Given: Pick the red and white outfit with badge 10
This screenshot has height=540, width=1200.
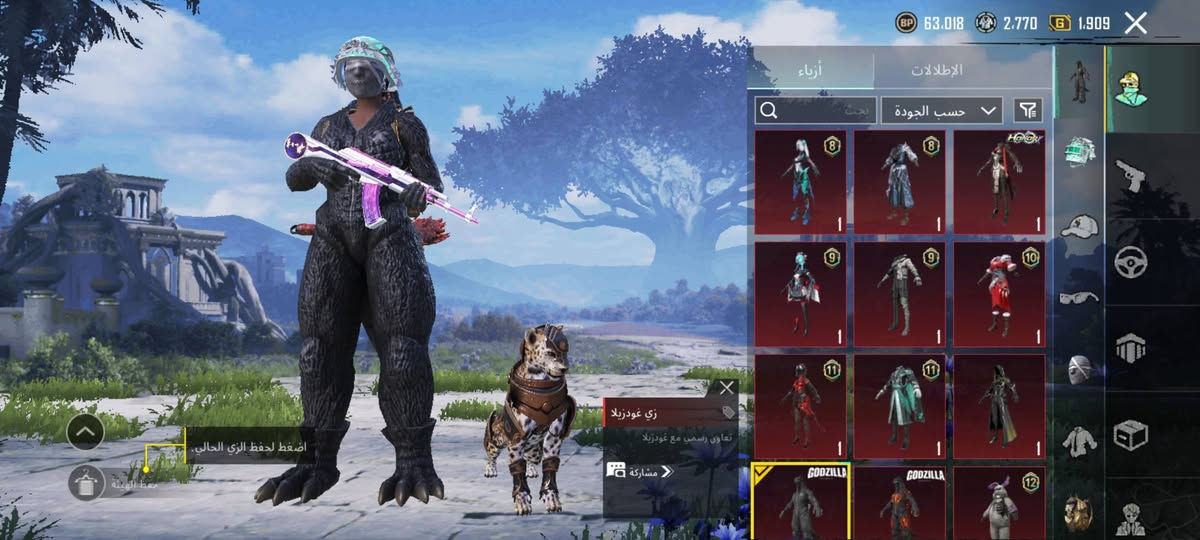Looking at the screenshot, I should pos(999,294).
